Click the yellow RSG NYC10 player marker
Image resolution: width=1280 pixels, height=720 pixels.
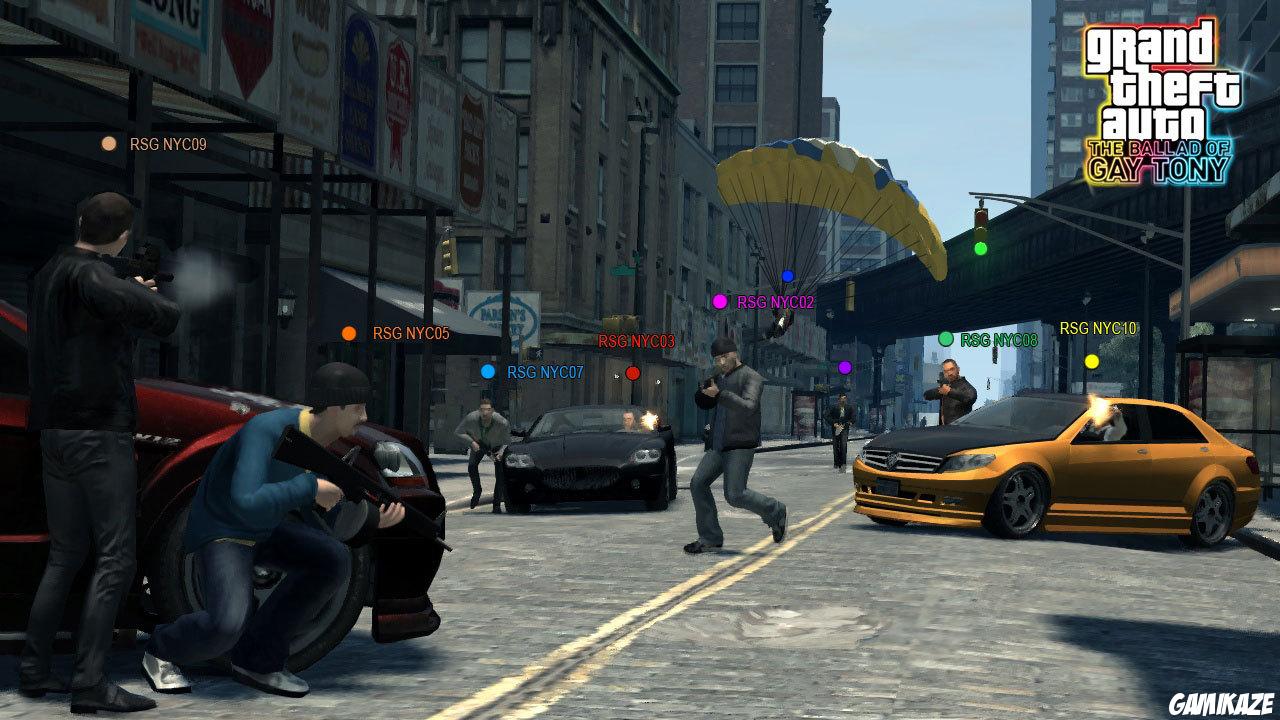click(x=1090, y=360)
